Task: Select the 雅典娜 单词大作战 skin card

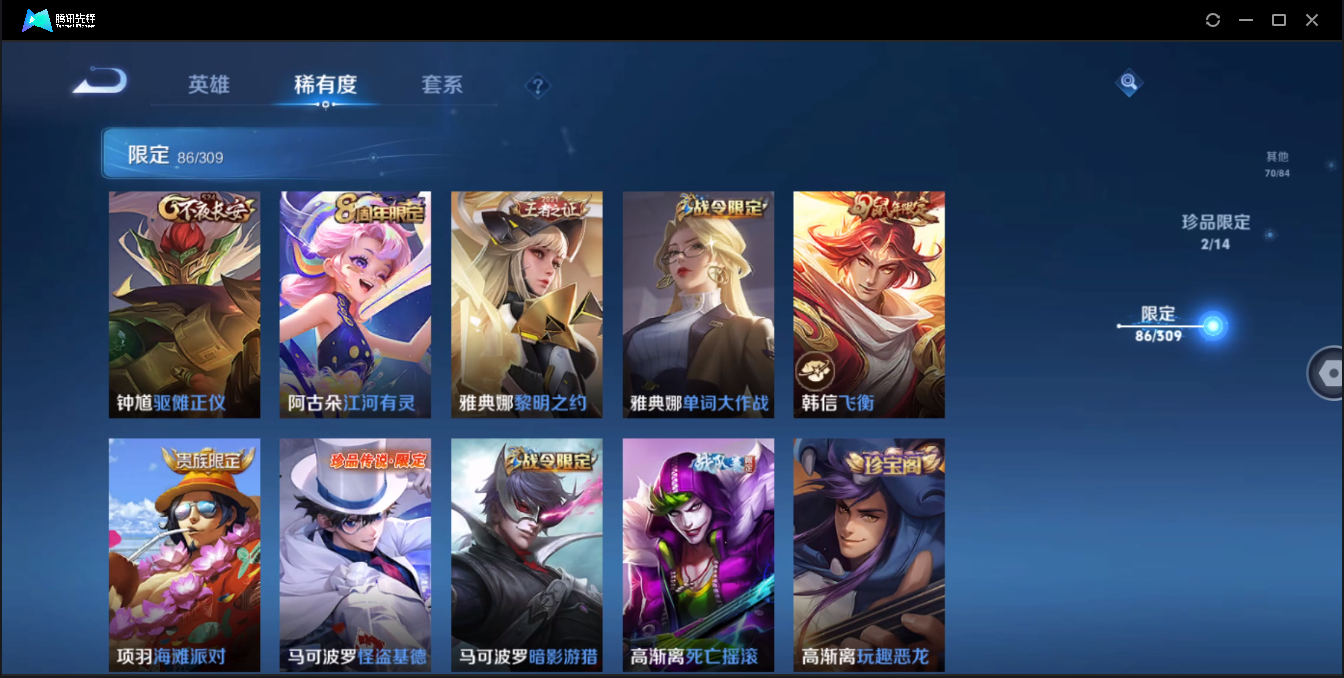Action: click(698, 304)
